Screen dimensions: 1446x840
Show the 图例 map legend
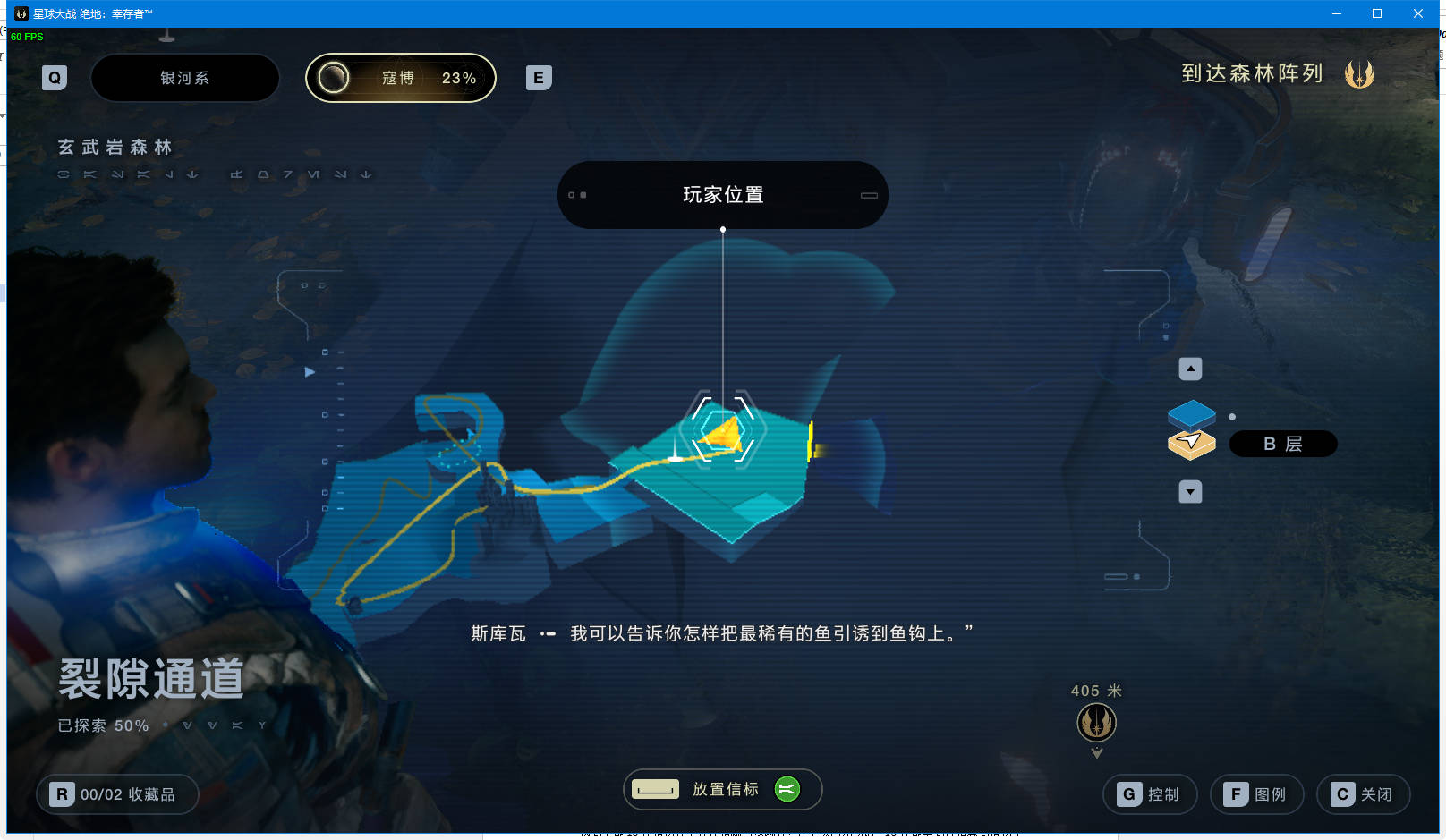tap(1256, 794)
